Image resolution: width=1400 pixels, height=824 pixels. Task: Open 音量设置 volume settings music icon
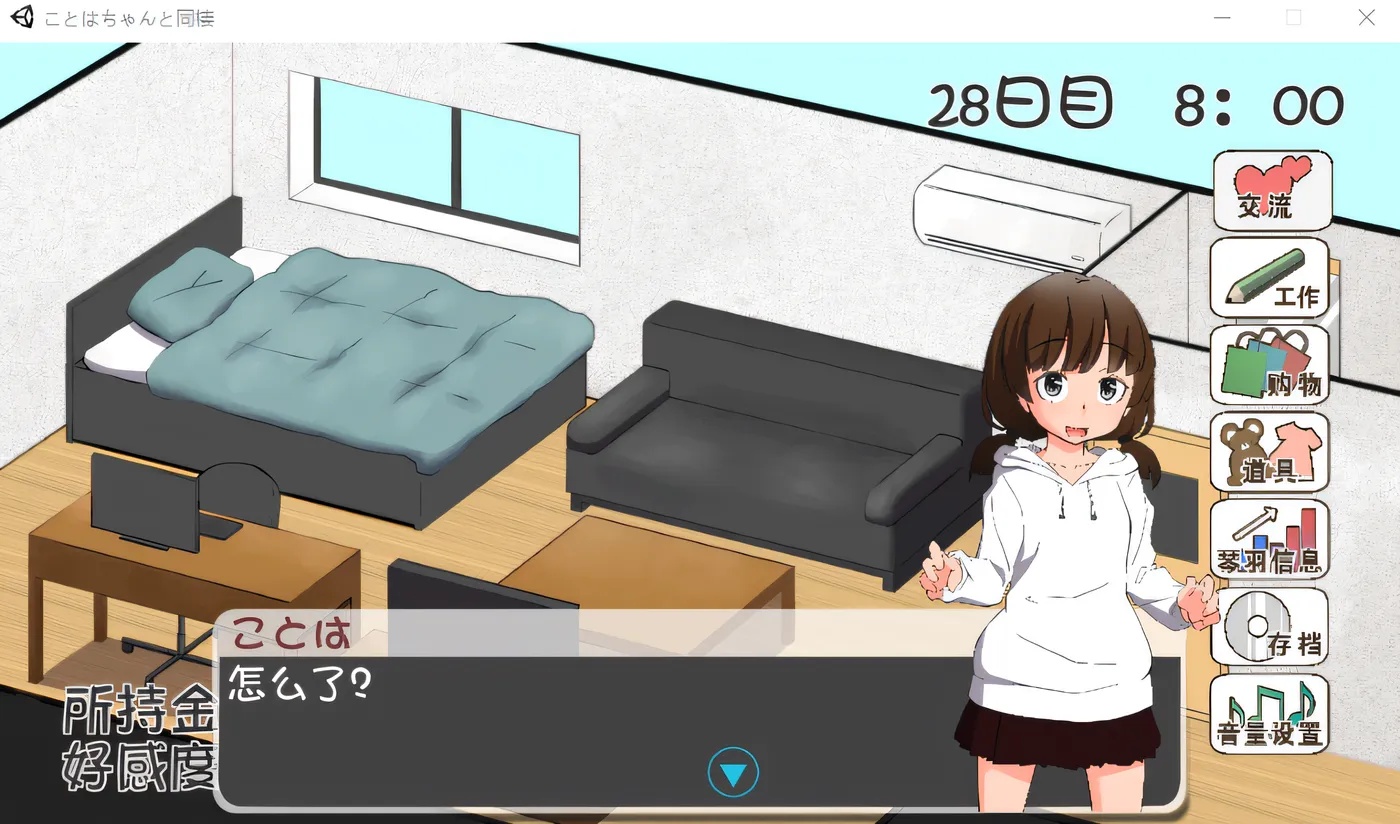1270,714
